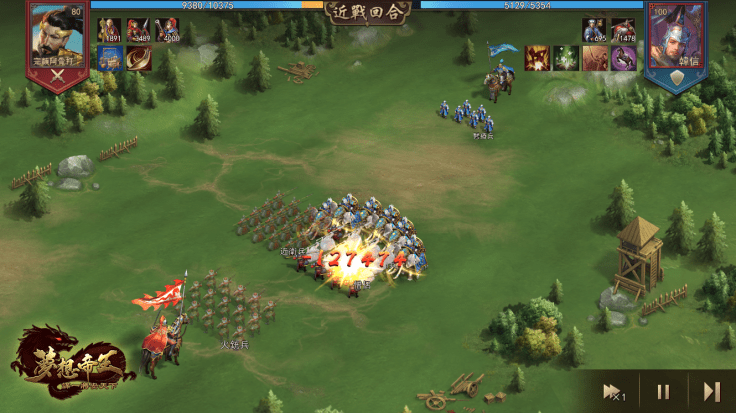Inspect the attacker troop icon showing 3489

click(139, 30)
